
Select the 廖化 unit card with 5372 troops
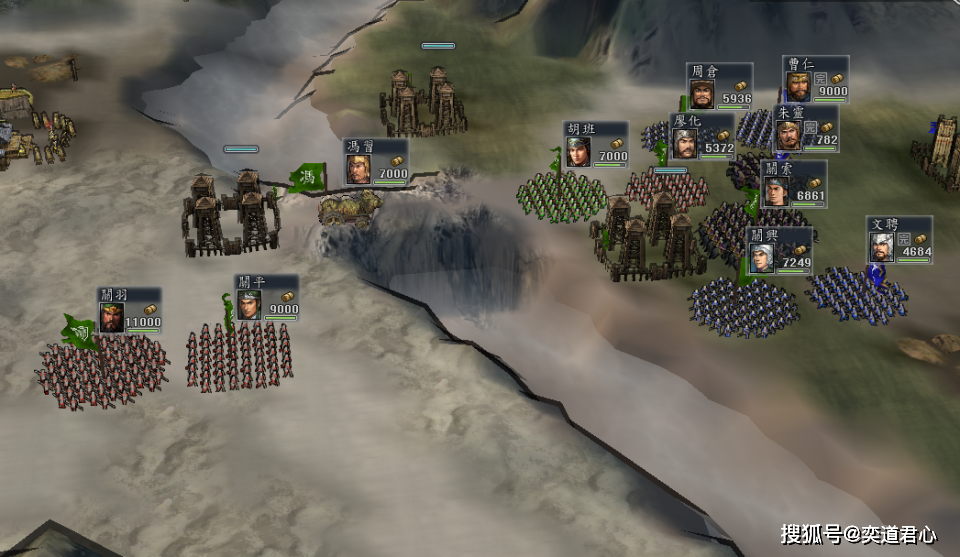coord(702,136)
